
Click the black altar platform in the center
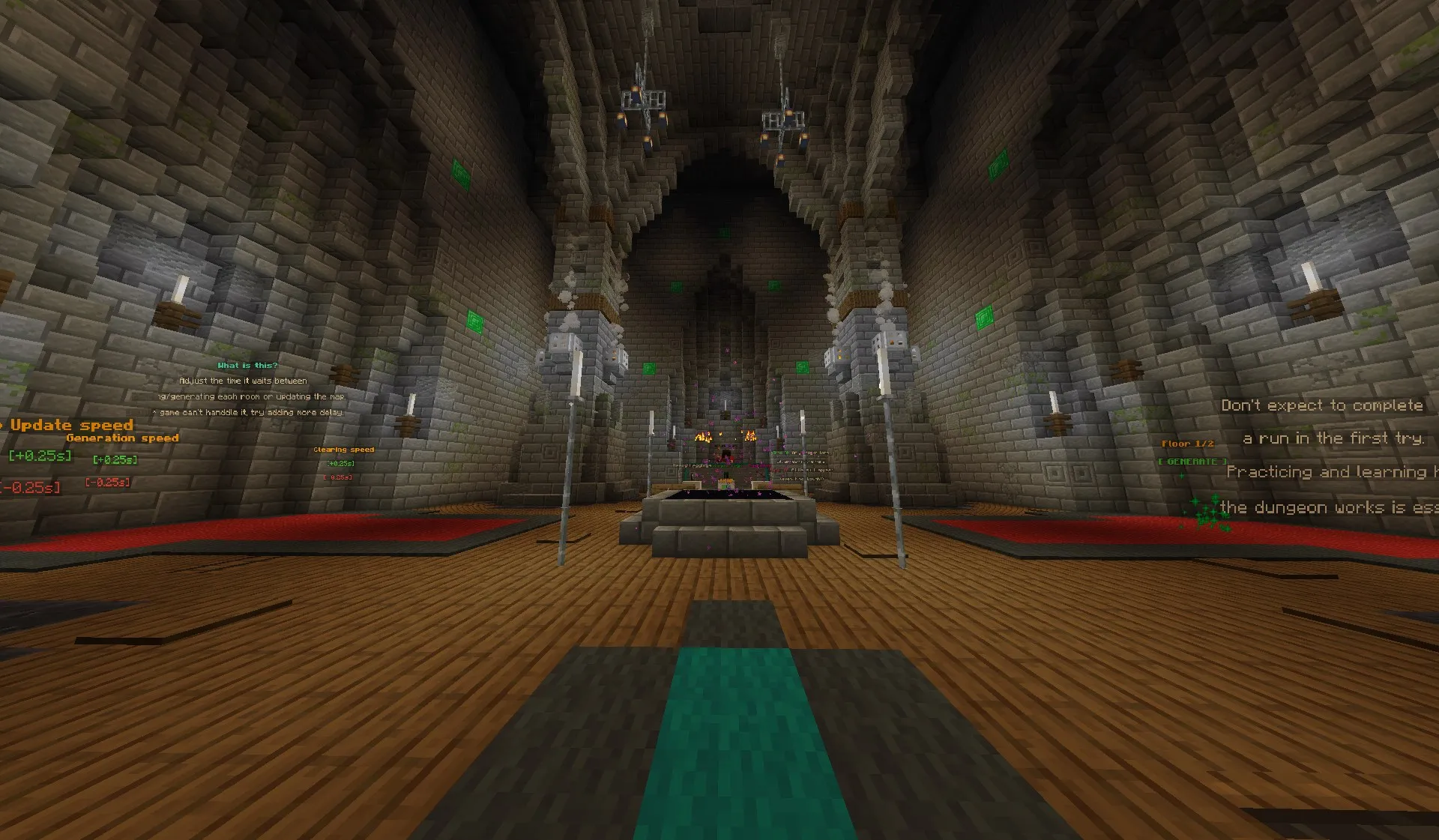click(x=726, y=495)
